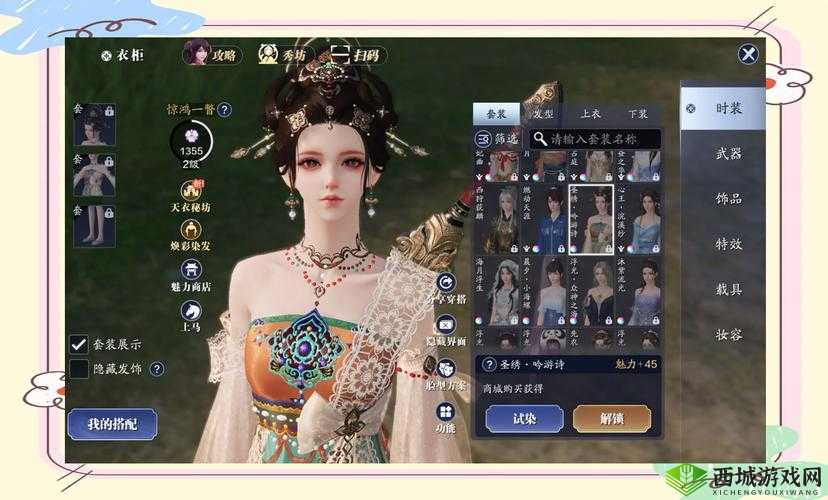Open 我的搭配 saved outfits
Image resolution: width=828 pixels, height=500 pixels.
point(111,424)
